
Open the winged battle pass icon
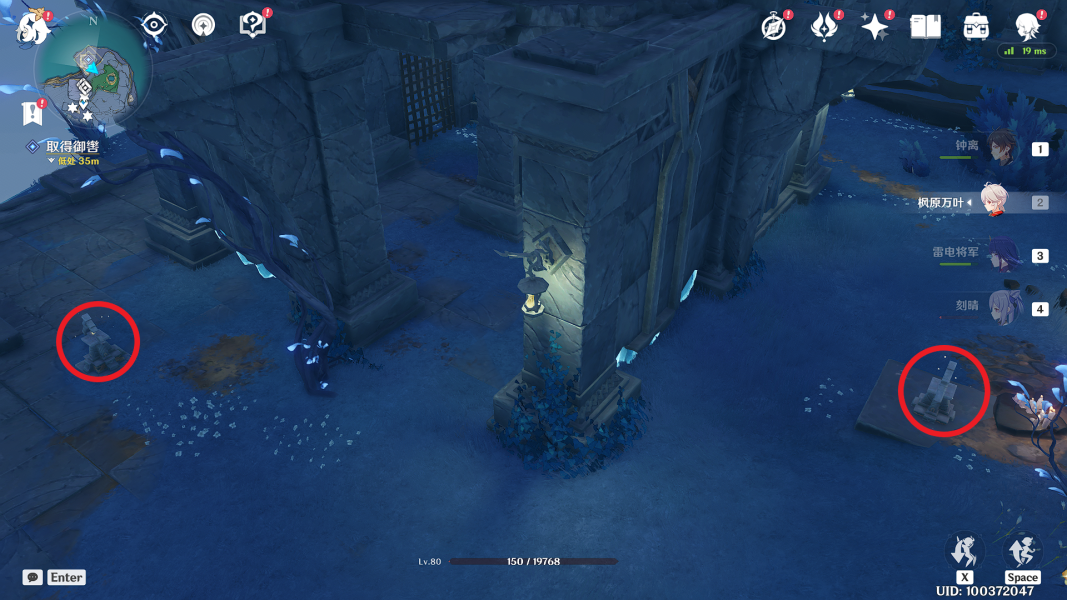coord(824,28)
